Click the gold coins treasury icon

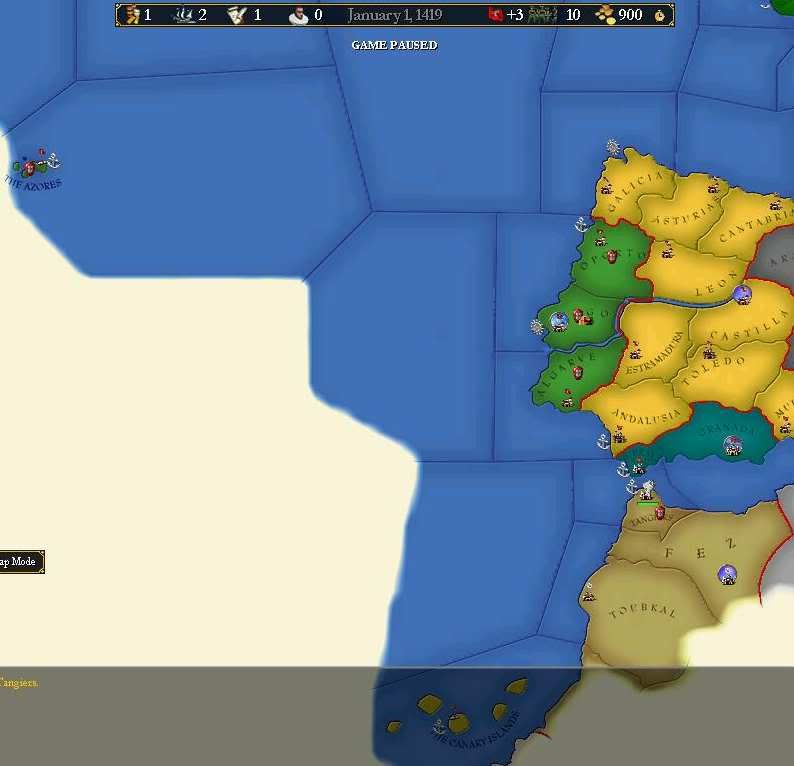pos(605,15)
